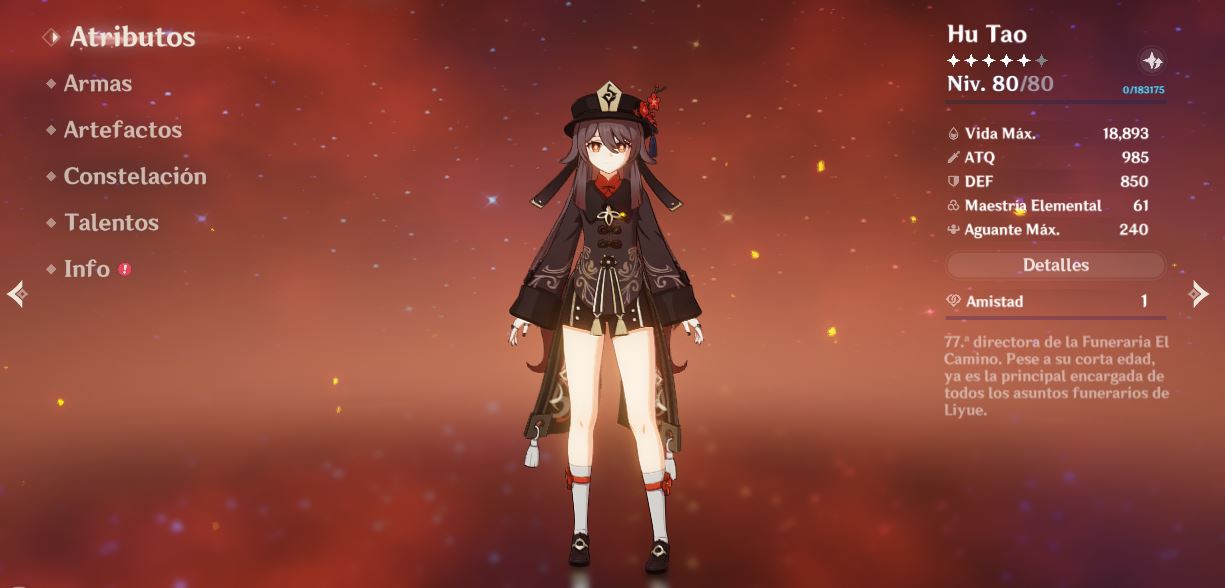This screenshot has height=588, width=1225.
Task: Open the Talentos section
Action: tap(111, 222)
